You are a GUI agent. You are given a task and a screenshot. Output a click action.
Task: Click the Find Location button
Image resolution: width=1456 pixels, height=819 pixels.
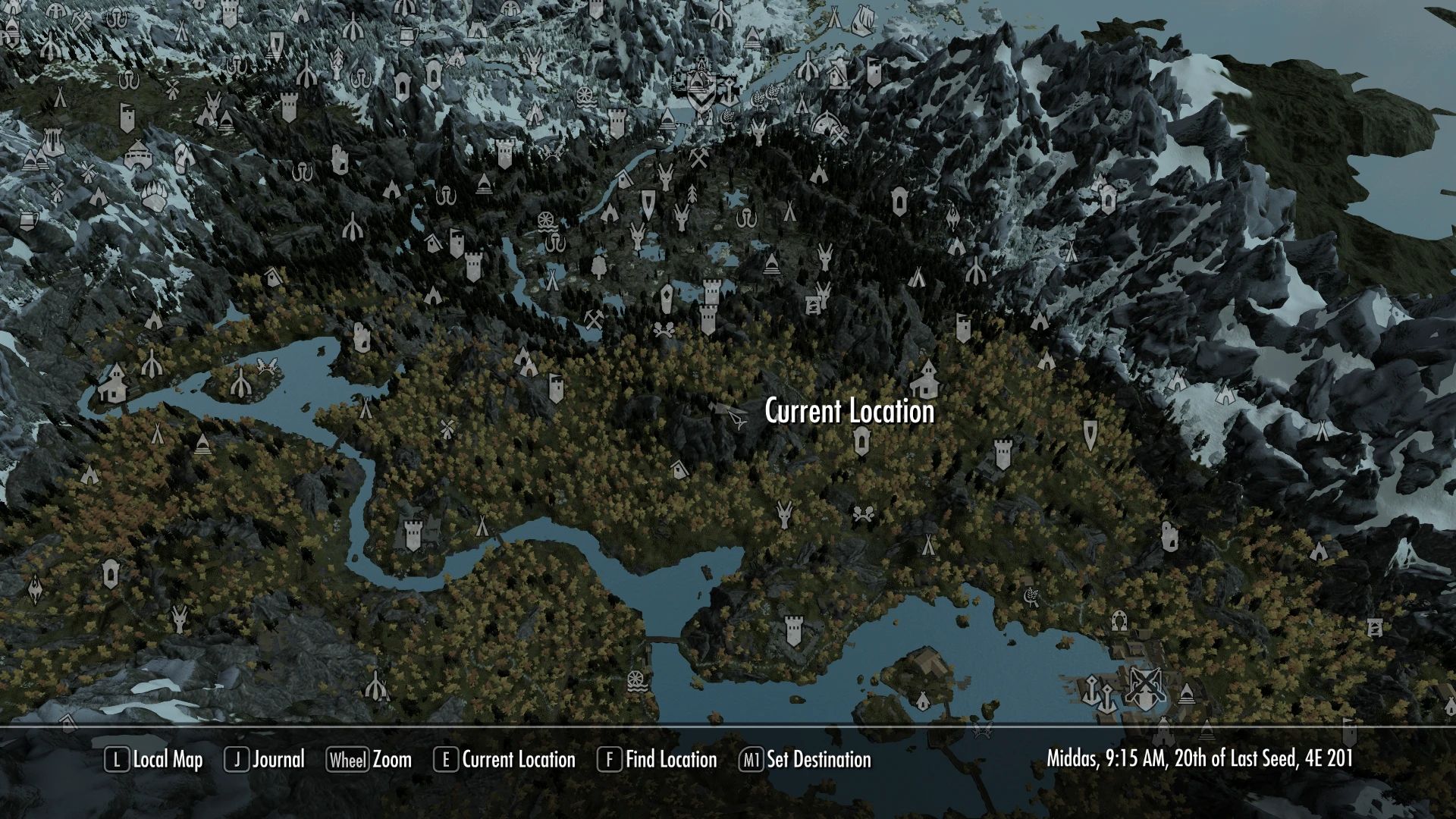(x=670, y=760)
